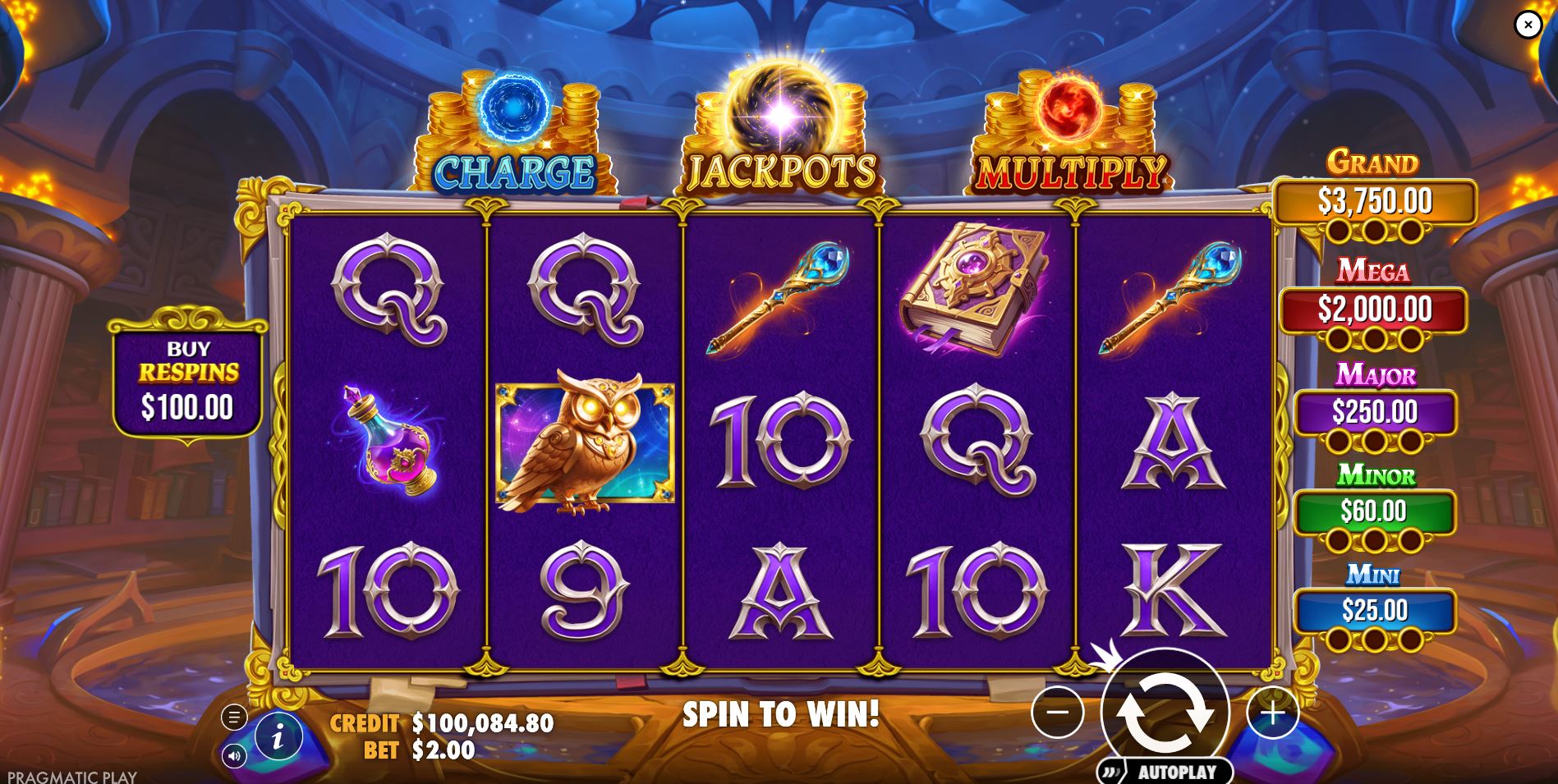
Task: Close the slot game
Action: [x=1528, y=25]
